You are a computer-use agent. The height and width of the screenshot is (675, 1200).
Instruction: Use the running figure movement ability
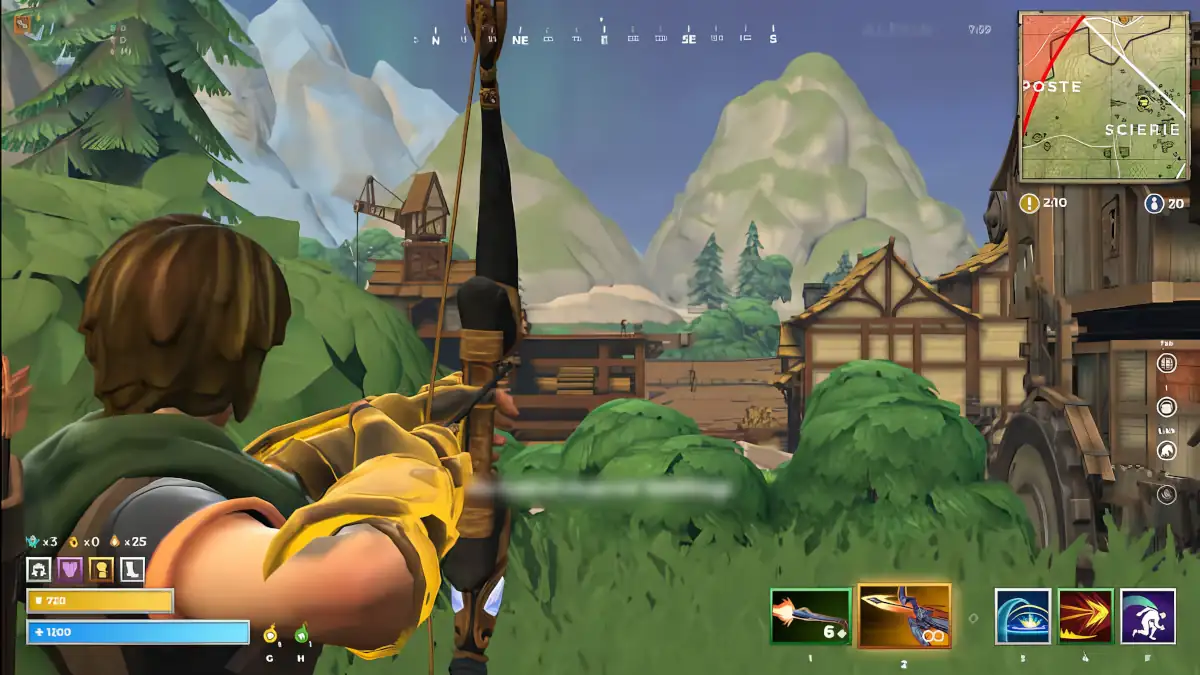[x=1147, y=617]
